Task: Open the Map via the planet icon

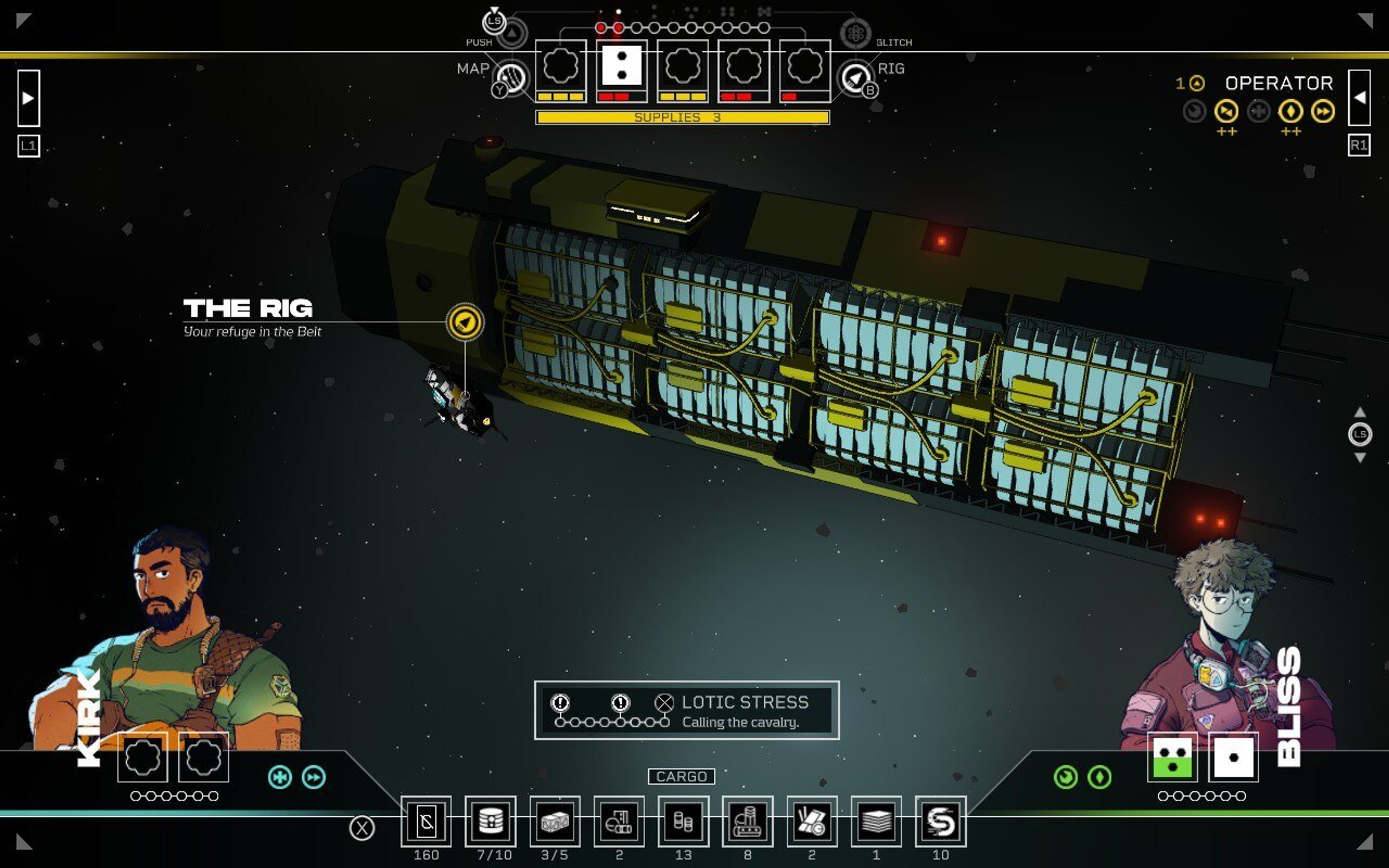Action: 511,77
